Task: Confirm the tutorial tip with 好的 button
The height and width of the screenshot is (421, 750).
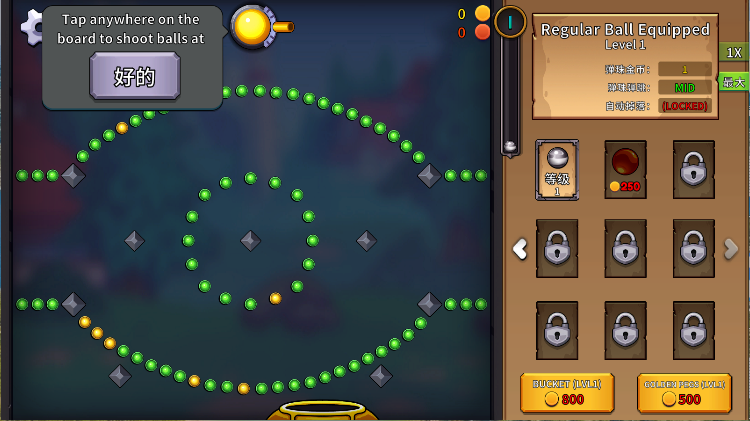Action: coord(135,76)
